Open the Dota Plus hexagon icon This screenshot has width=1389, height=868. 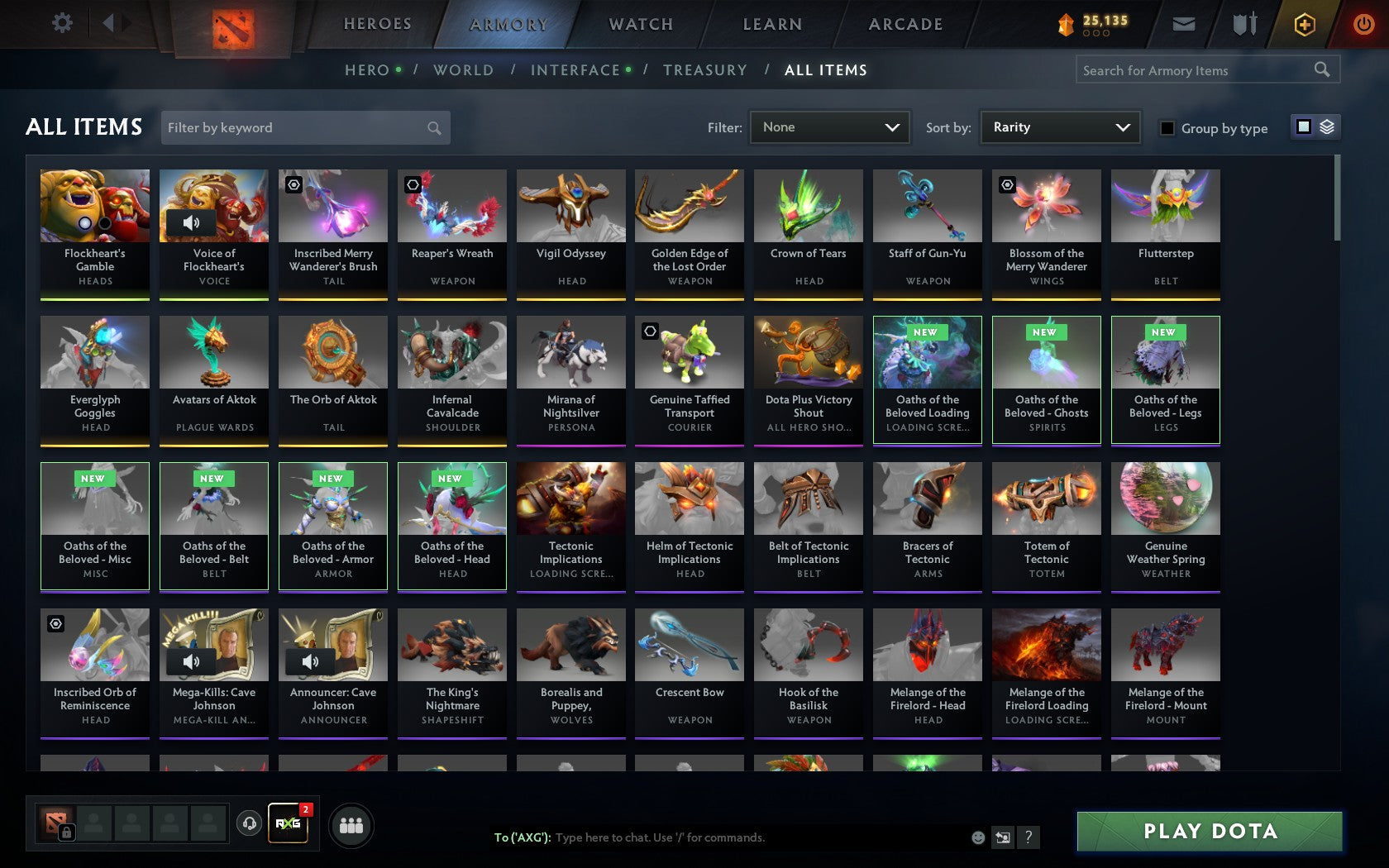click(1305, 23)
